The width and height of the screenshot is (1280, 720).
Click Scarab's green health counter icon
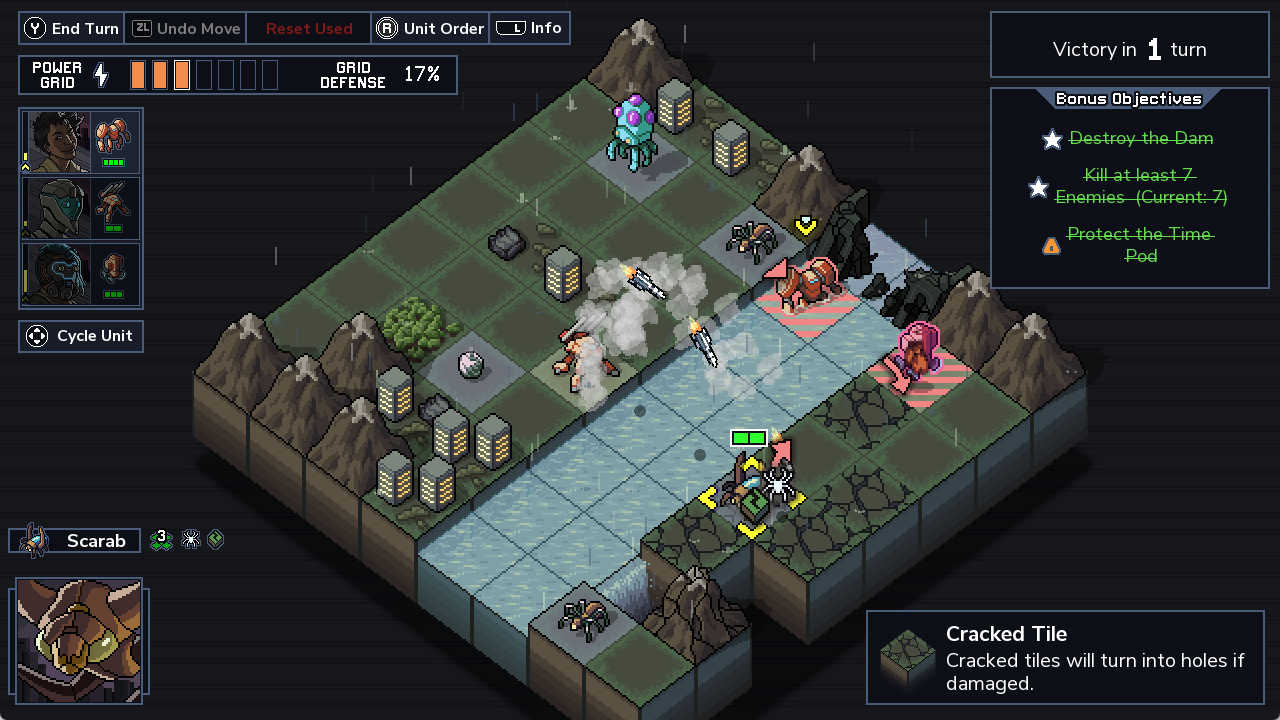[161, 540]
